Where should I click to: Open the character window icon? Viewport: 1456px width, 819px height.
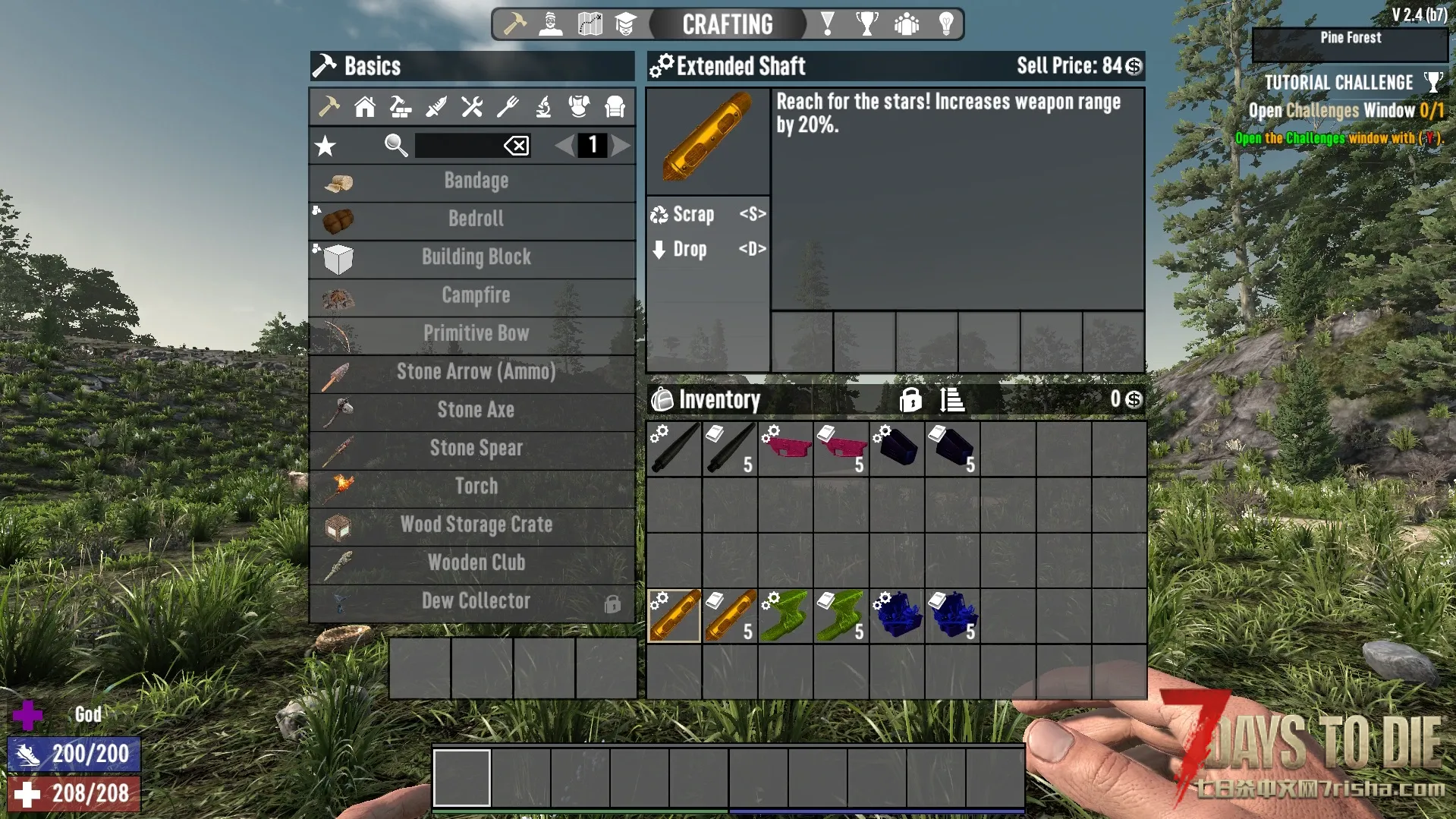click(550, 24)
